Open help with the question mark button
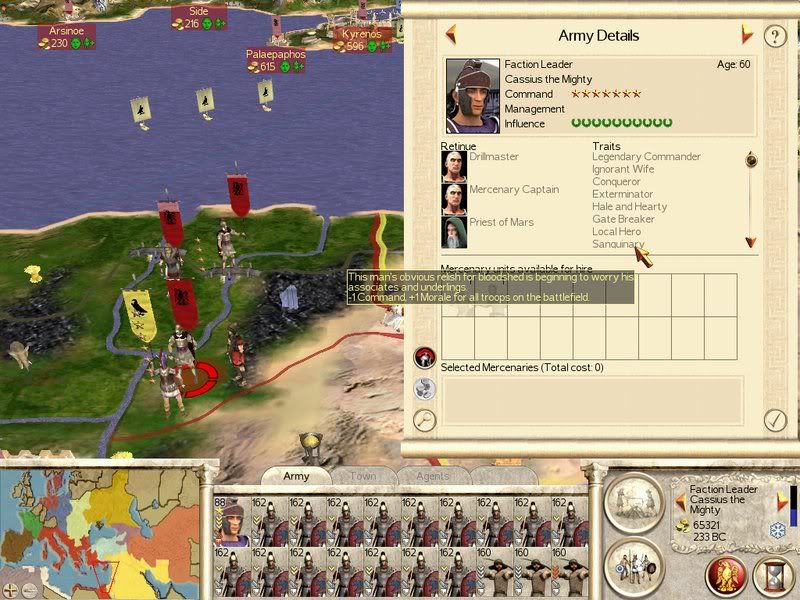The width and height of the screenshot is (800, 600). (775, 36)
